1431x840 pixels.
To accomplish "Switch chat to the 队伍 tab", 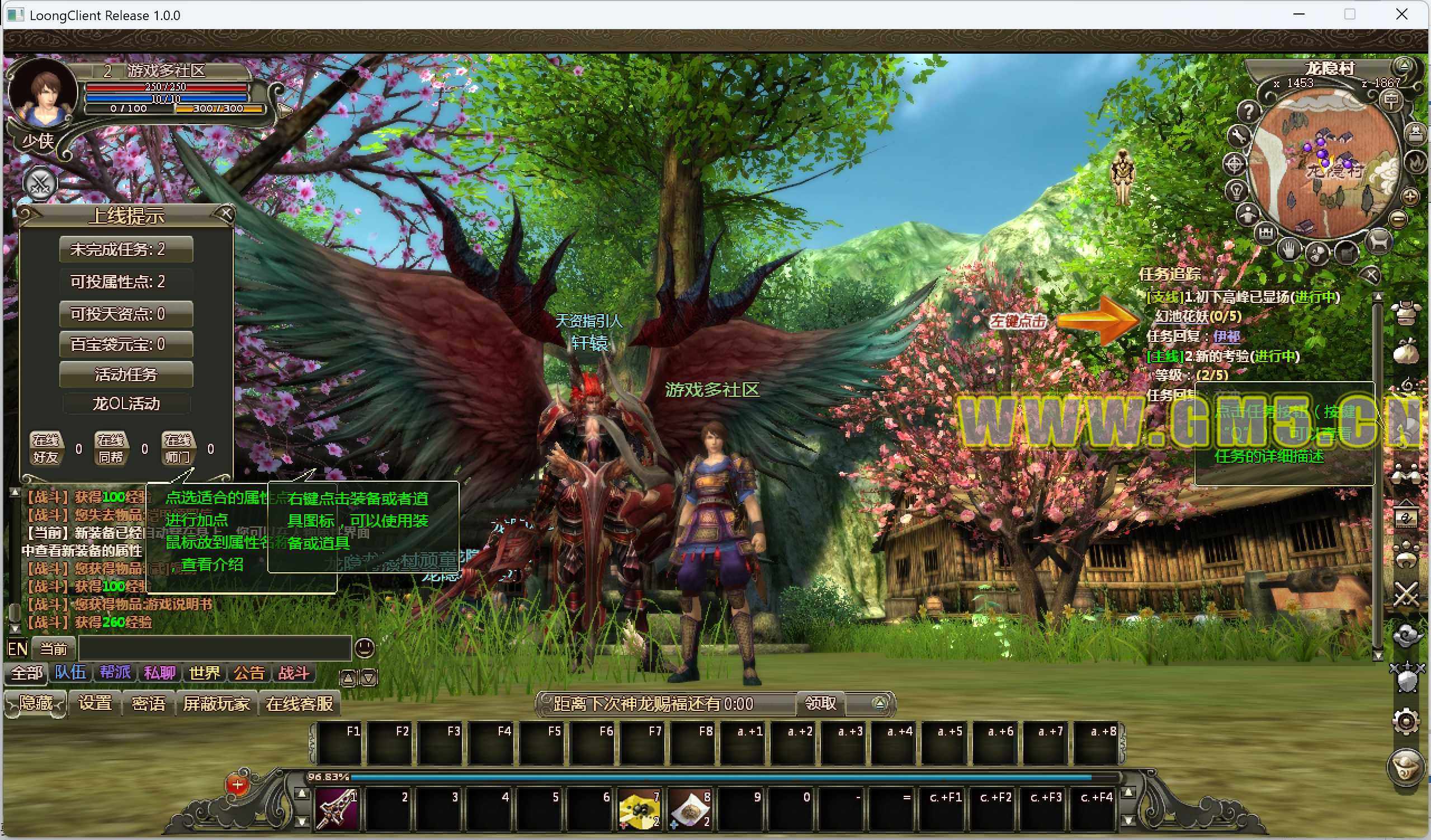I will point(70,673).
